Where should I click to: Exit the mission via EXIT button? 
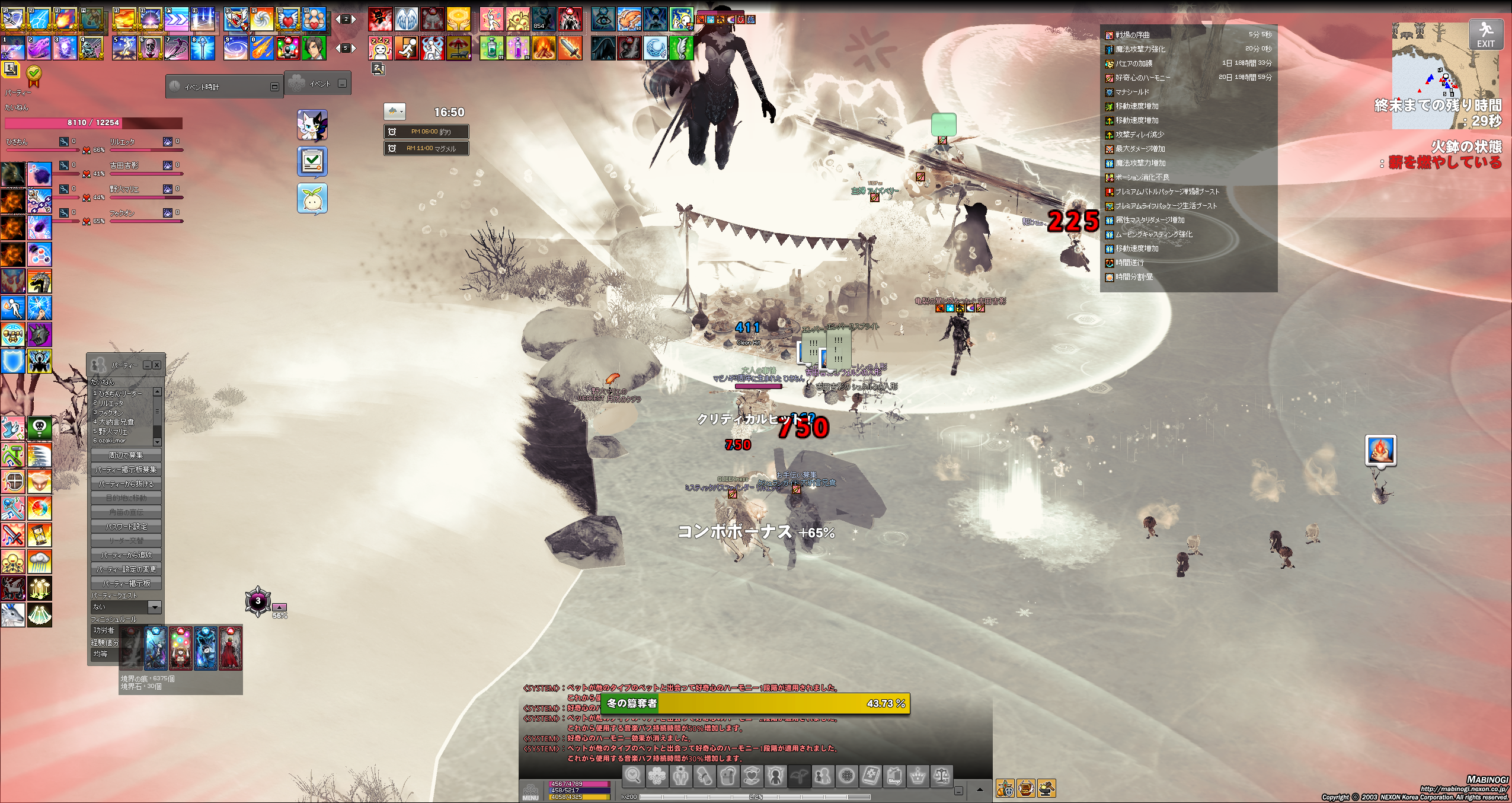click(1485, 34)
